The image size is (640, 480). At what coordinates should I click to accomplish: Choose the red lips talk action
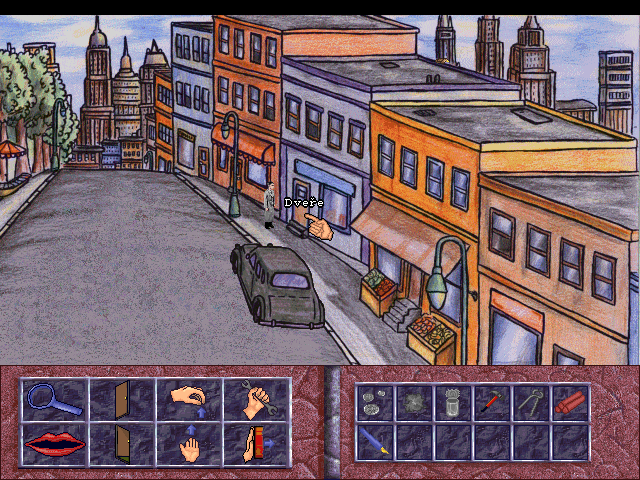click(x=53, y=443)
